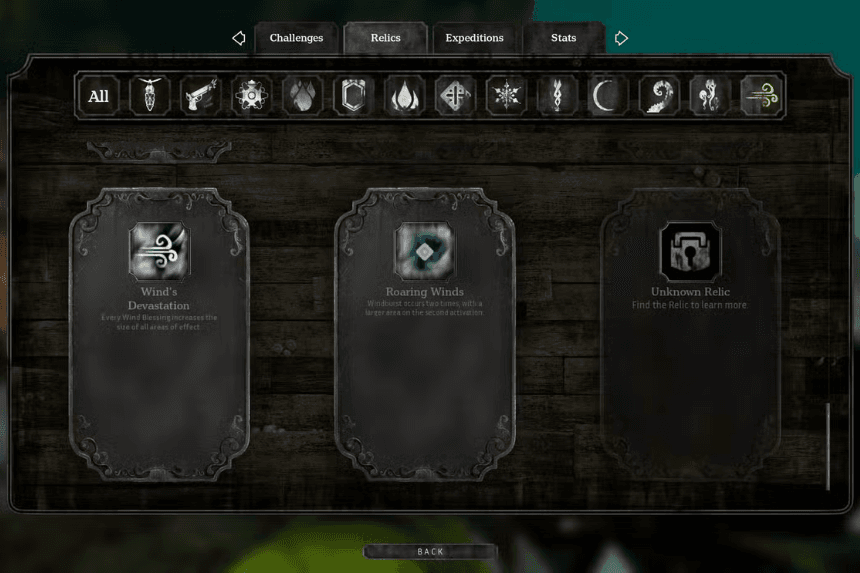Open the Relics tab
The image size is (860, 573).
click(x=385, y=38)
